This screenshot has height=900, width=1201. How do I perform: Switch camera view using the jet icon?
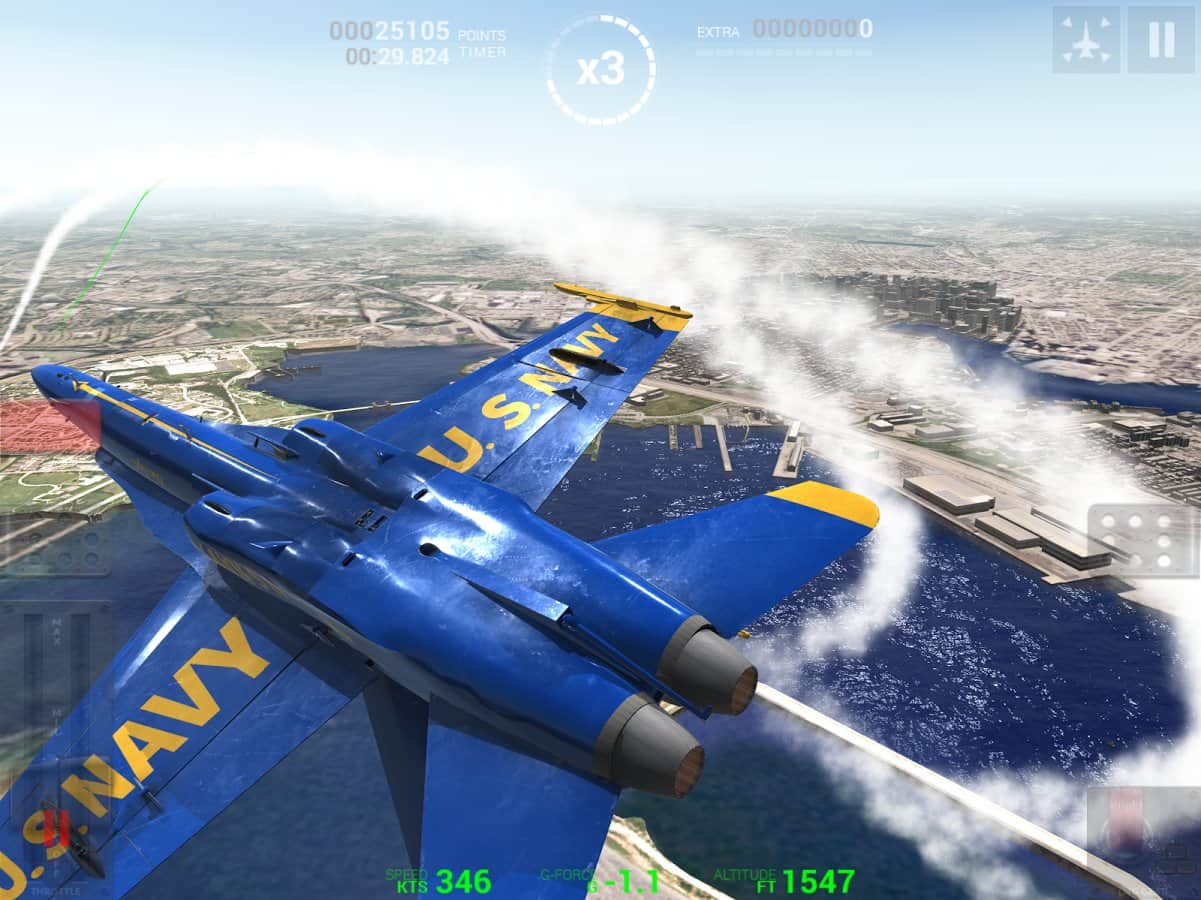coord(1085,40)
